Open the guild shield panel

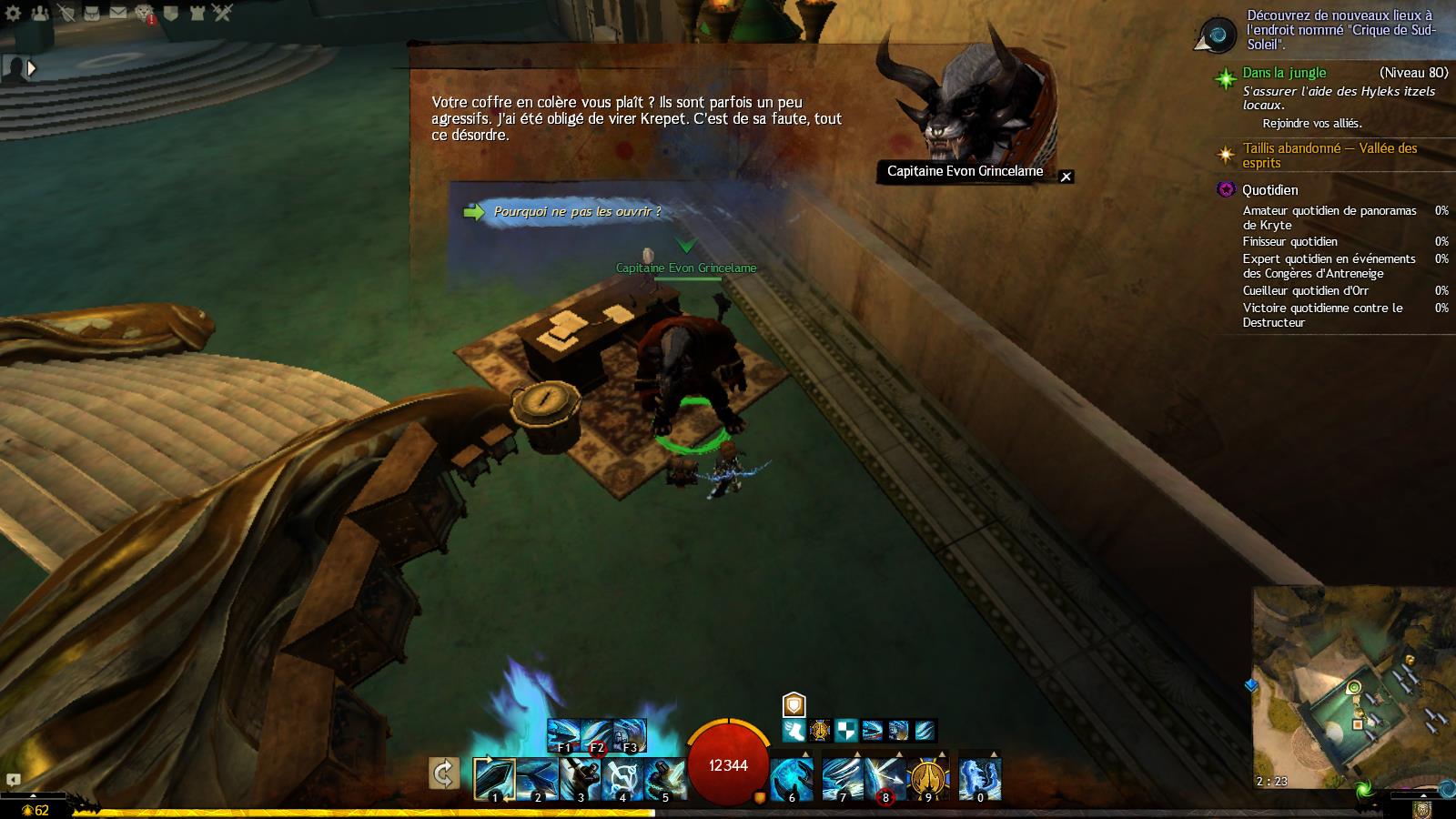[x=171, y=13]
